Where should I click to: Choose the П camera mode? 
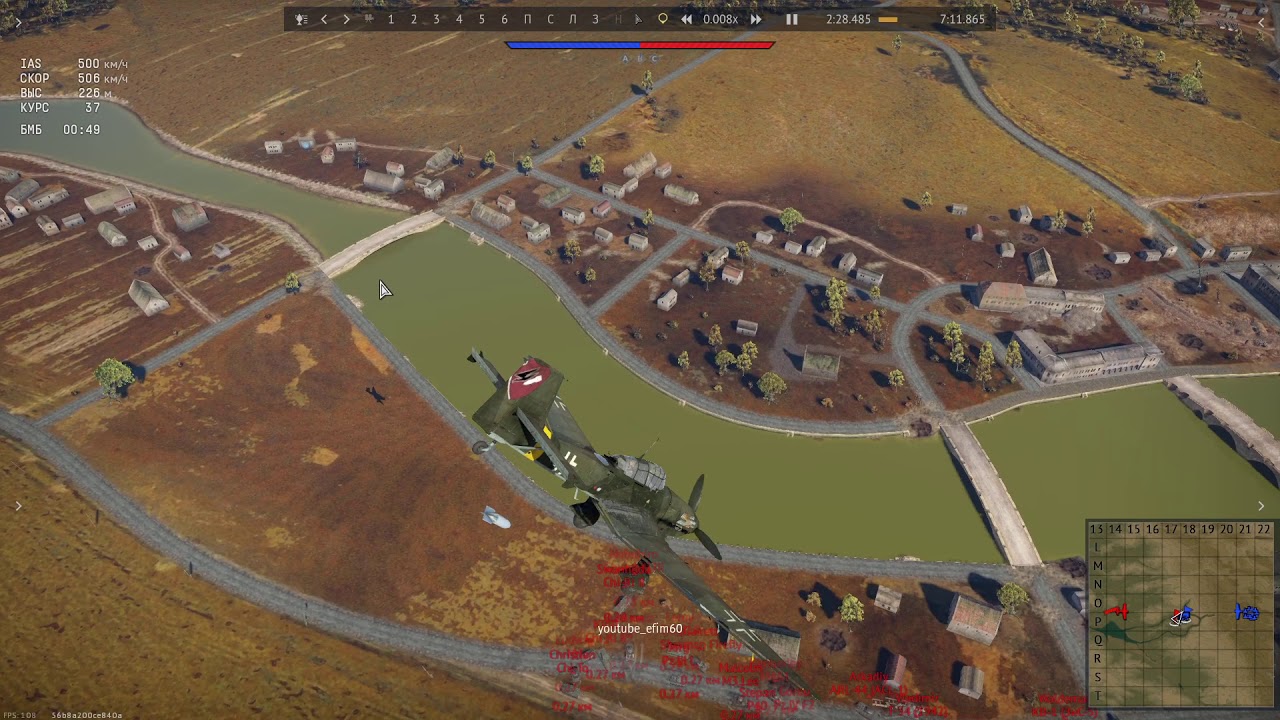[528, 19]
